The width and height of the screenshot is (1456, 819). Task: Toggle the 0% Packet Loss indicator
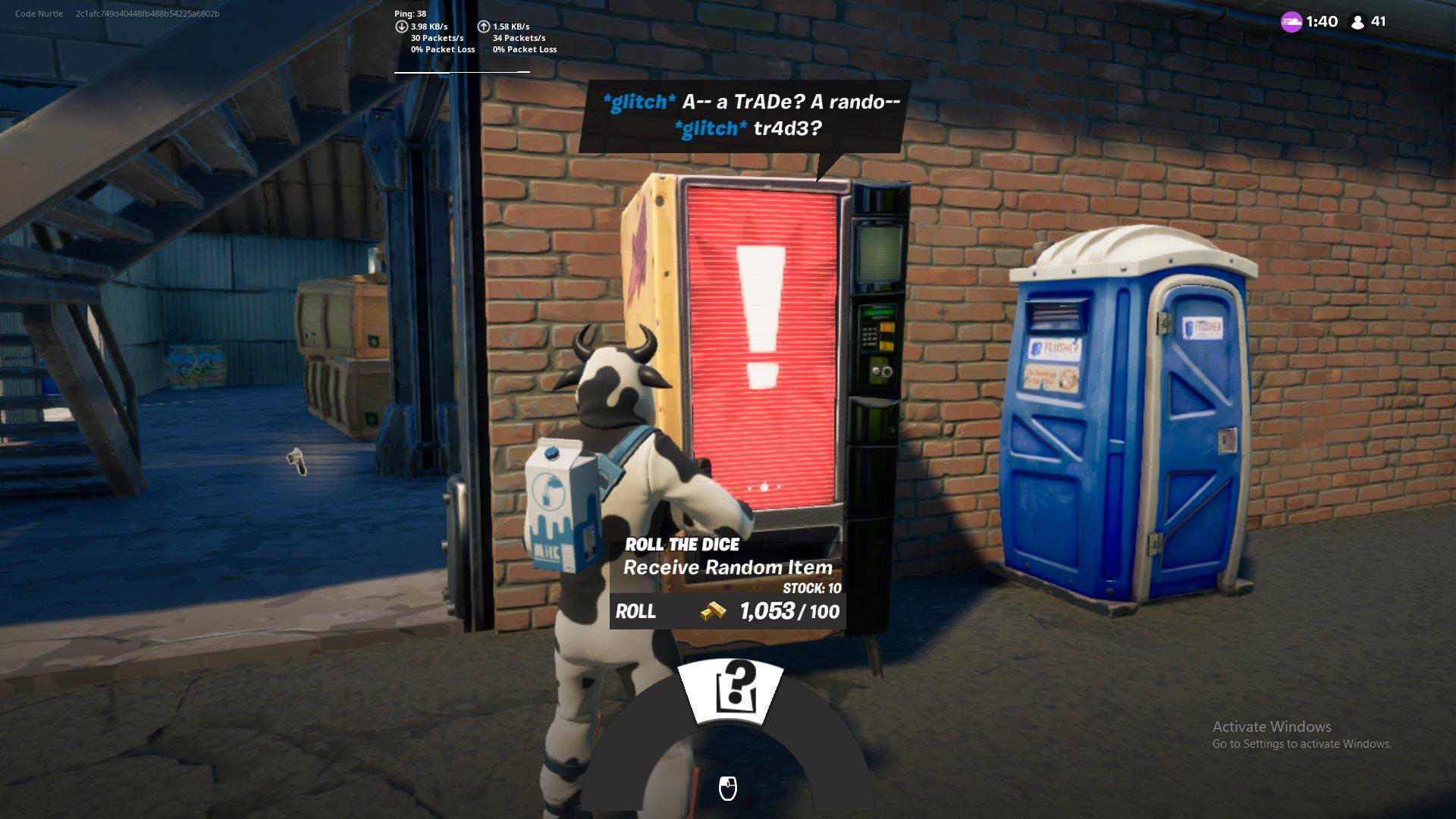coord(442,49)
